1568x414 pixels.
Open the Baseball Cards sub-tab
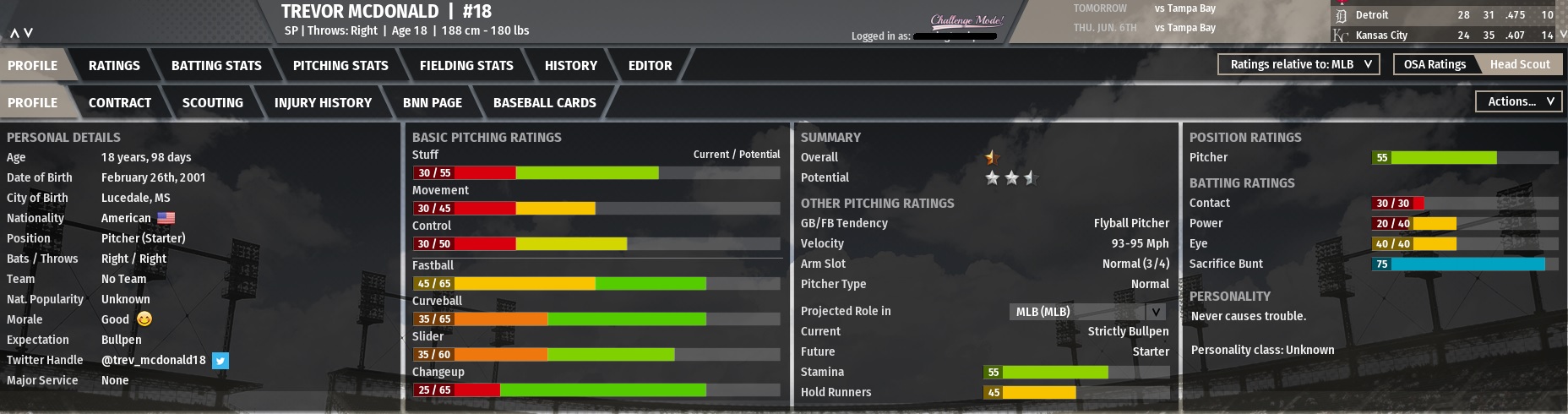tap(545, 103)
